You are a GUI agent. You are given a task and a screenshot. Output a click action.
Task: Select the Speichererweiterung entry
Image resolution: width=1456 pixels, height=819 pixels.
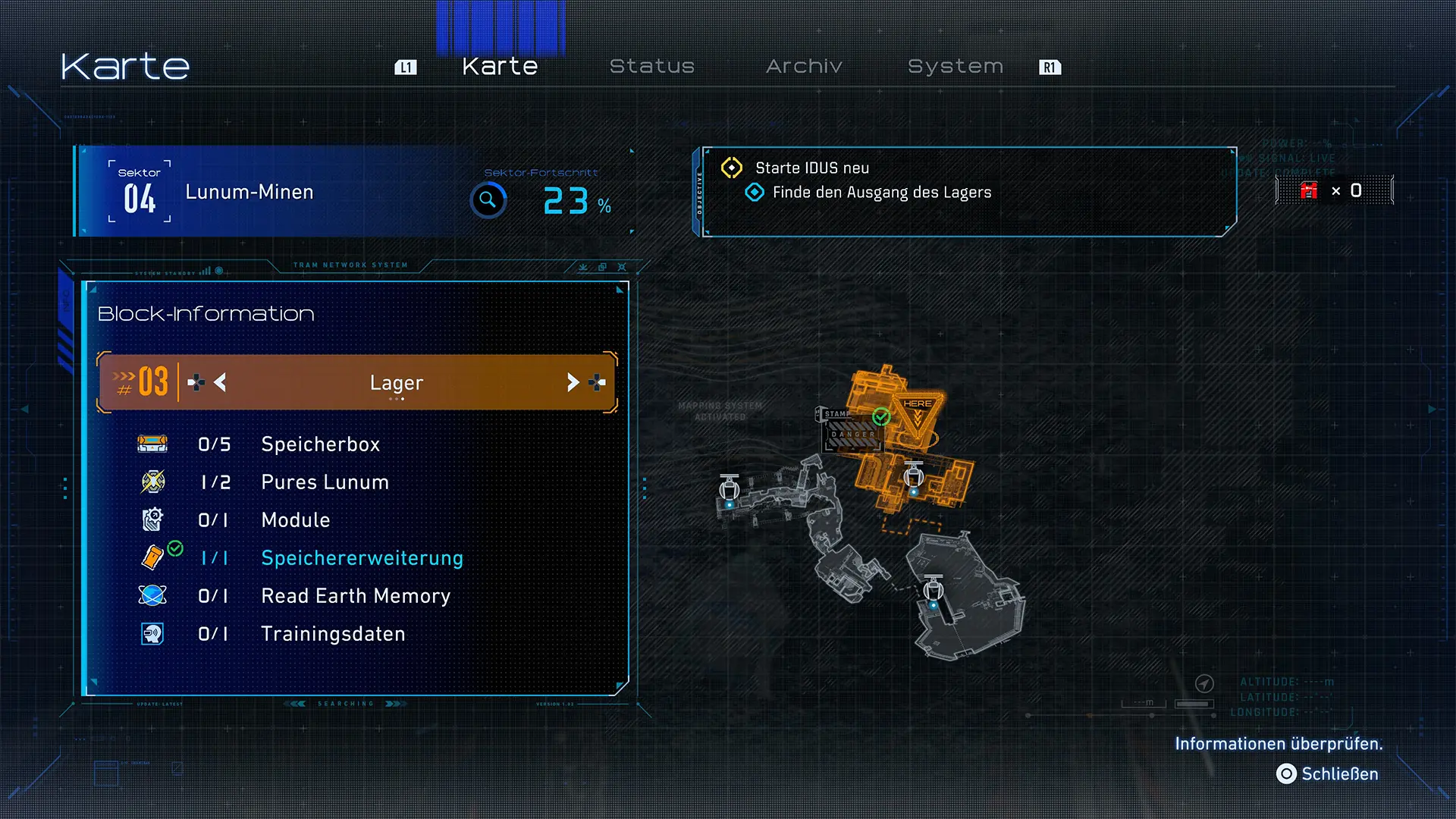pos(362,558)
